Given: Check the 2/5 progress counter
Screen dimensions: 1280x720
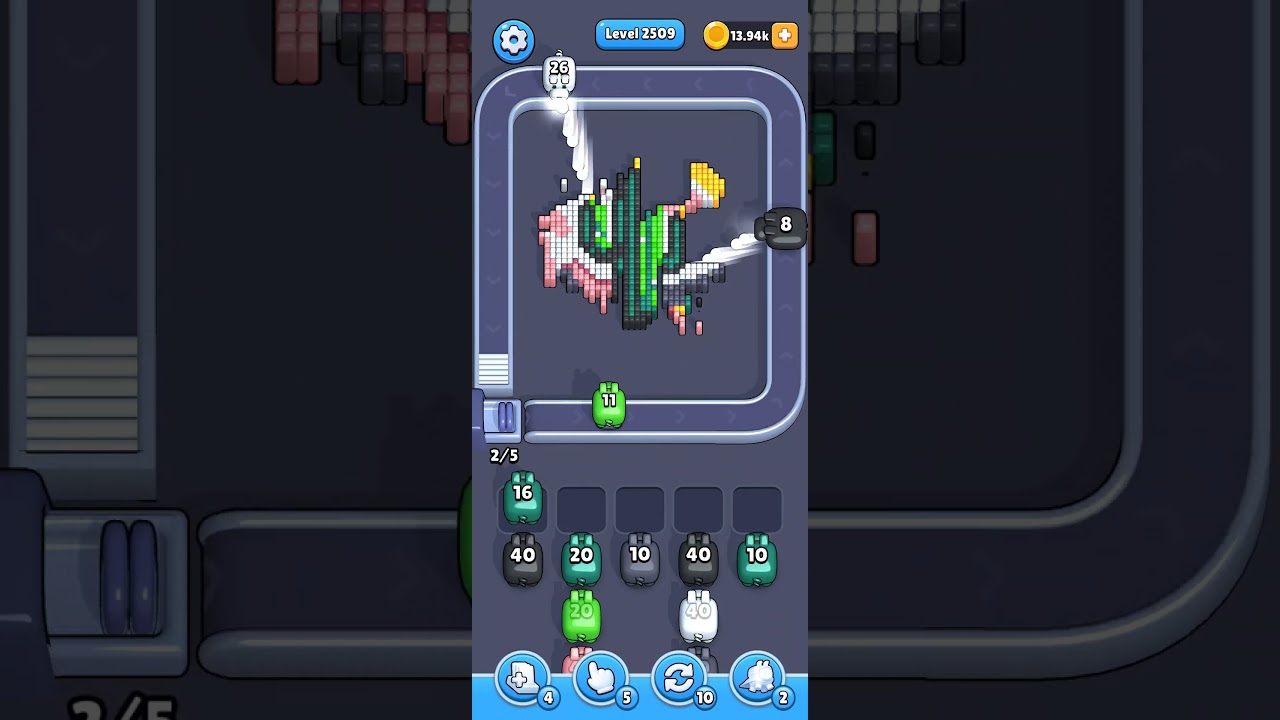Looking at the screenshot, I should (x=503, y=455).
